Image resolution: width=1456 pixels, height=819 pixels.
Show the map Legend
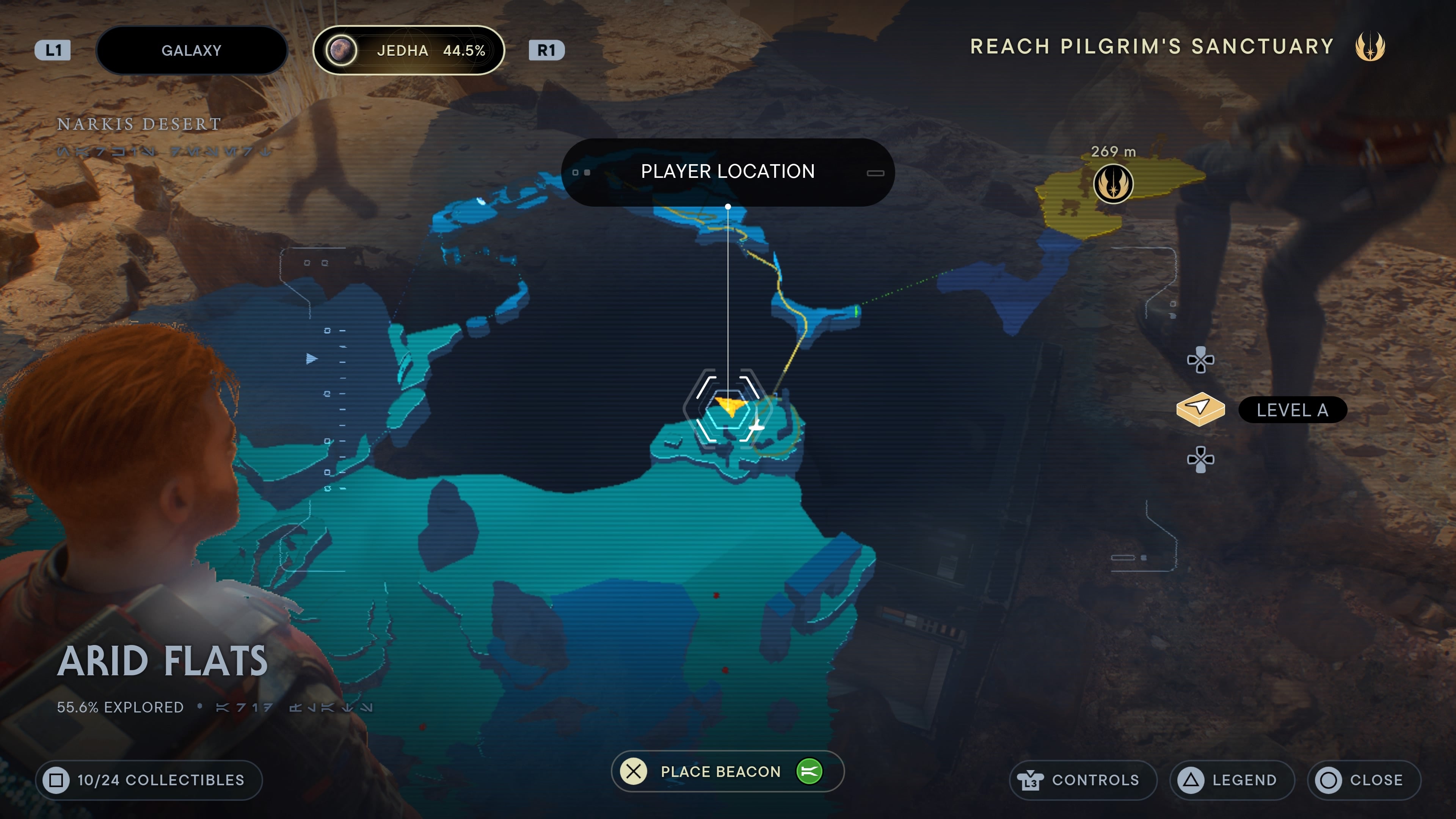point(1232,780)
